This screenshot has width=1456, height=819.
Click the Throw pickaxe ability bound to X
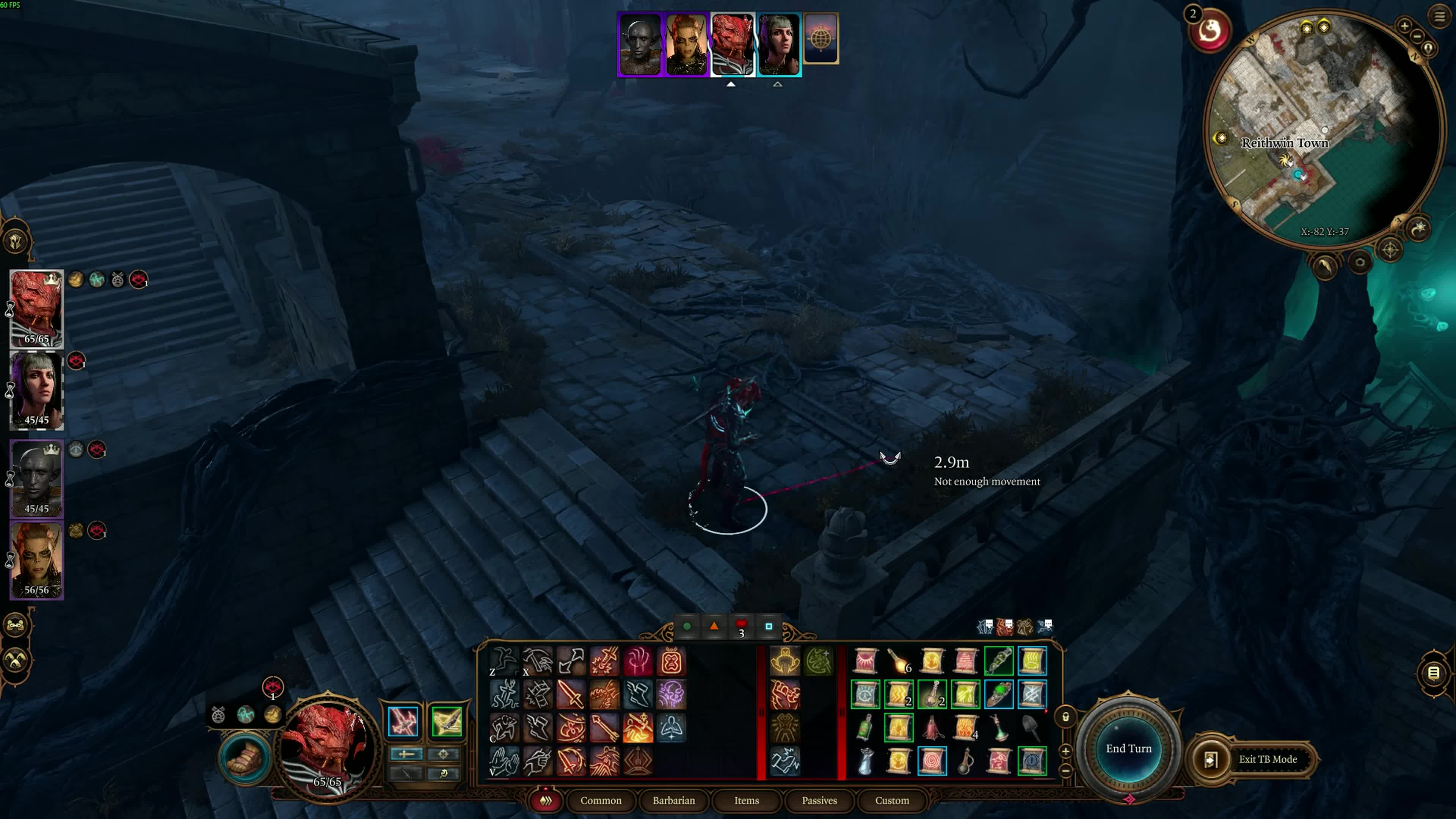pyautogui.click(x=538, y=661)
